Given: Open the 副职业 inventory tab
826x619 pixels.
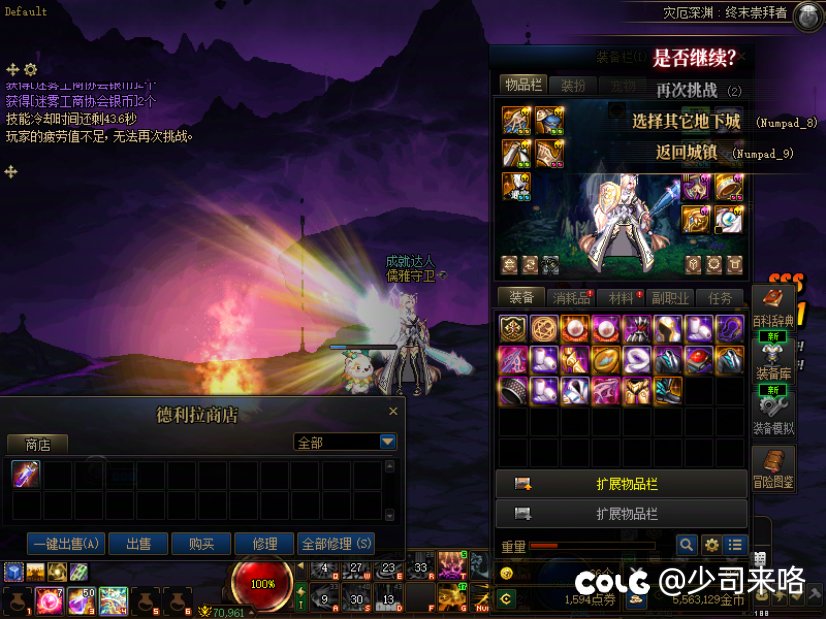Looking at the screenshot, I should pyautogui.click(x=670, y=298).
